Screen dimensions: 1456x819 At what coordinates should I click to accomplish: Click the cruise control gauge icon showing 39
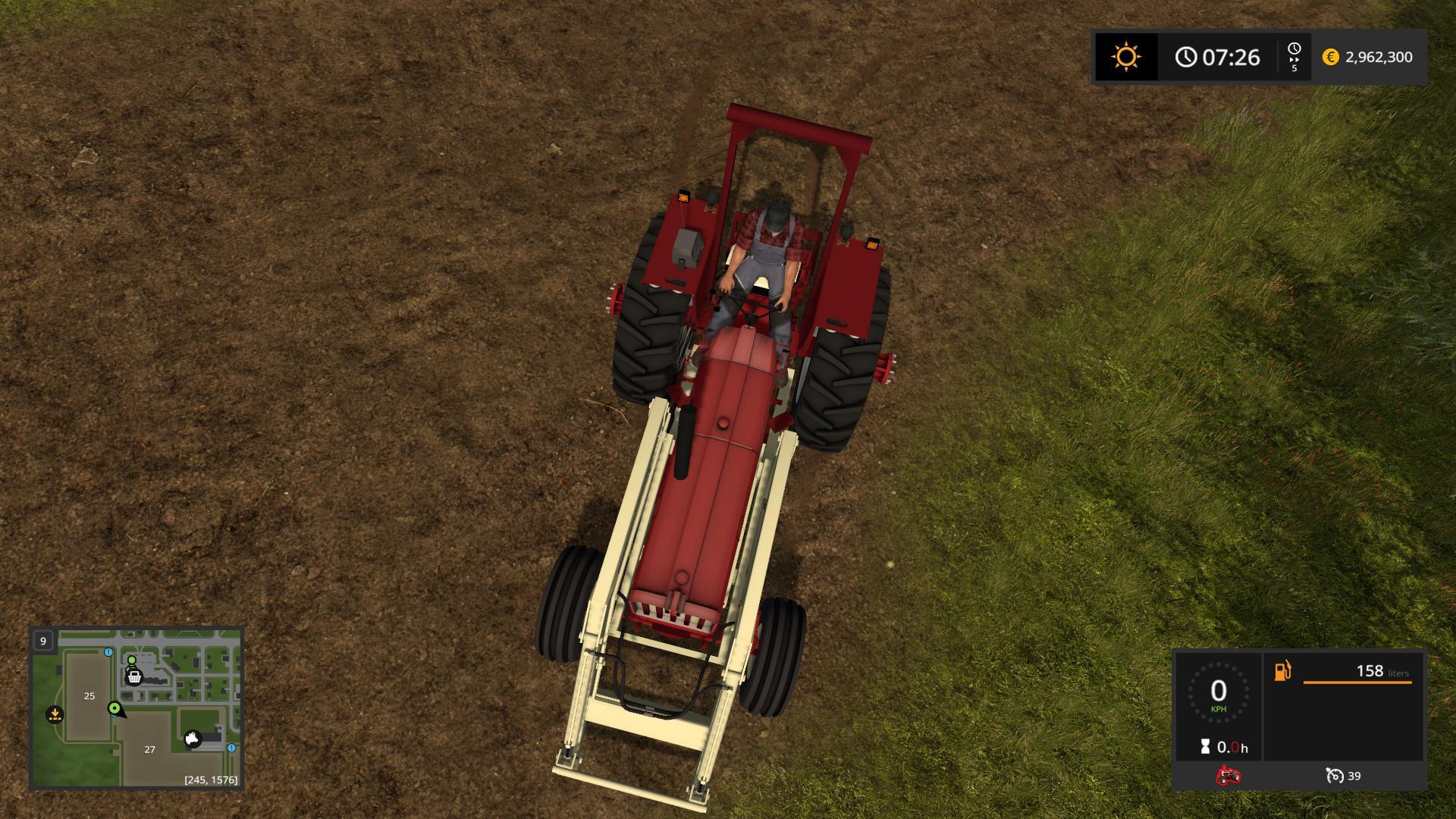(x=1335, y=777)
